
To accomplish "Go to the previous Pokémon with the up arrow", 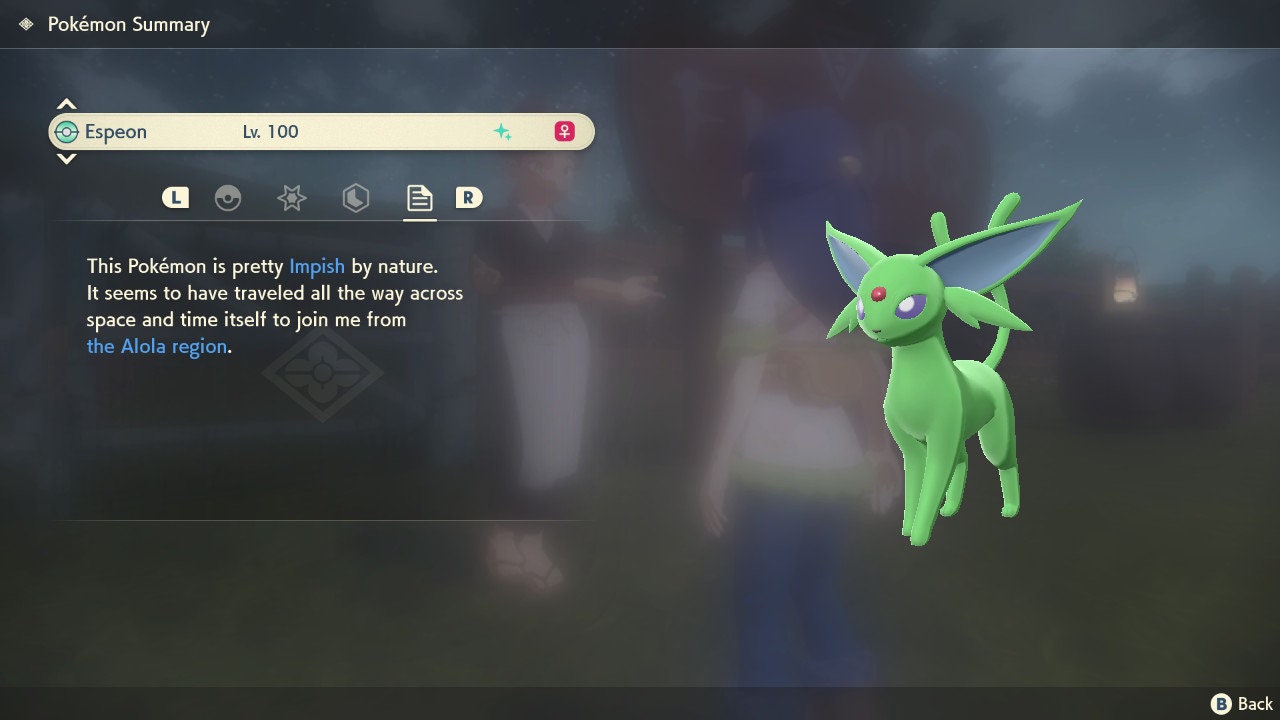I will click(66, 104).
